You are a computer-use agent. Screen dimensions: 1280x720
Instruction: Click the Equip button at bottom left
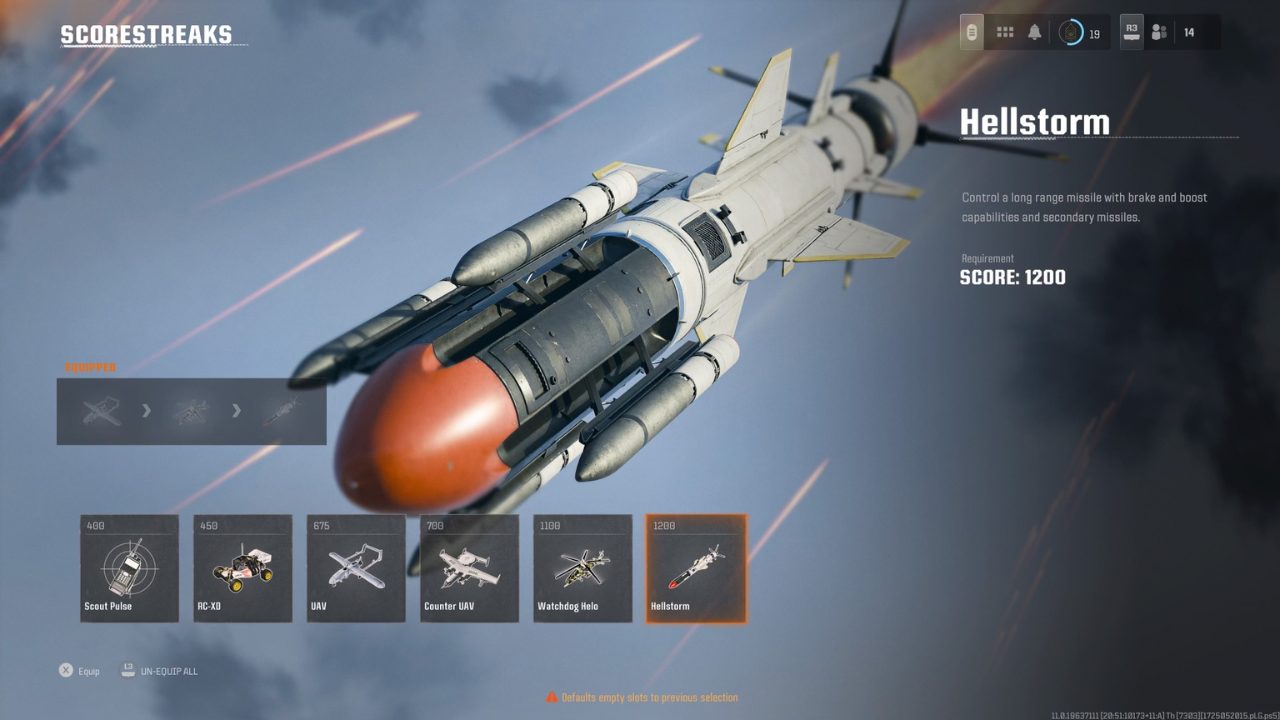[x=78, y=670]
